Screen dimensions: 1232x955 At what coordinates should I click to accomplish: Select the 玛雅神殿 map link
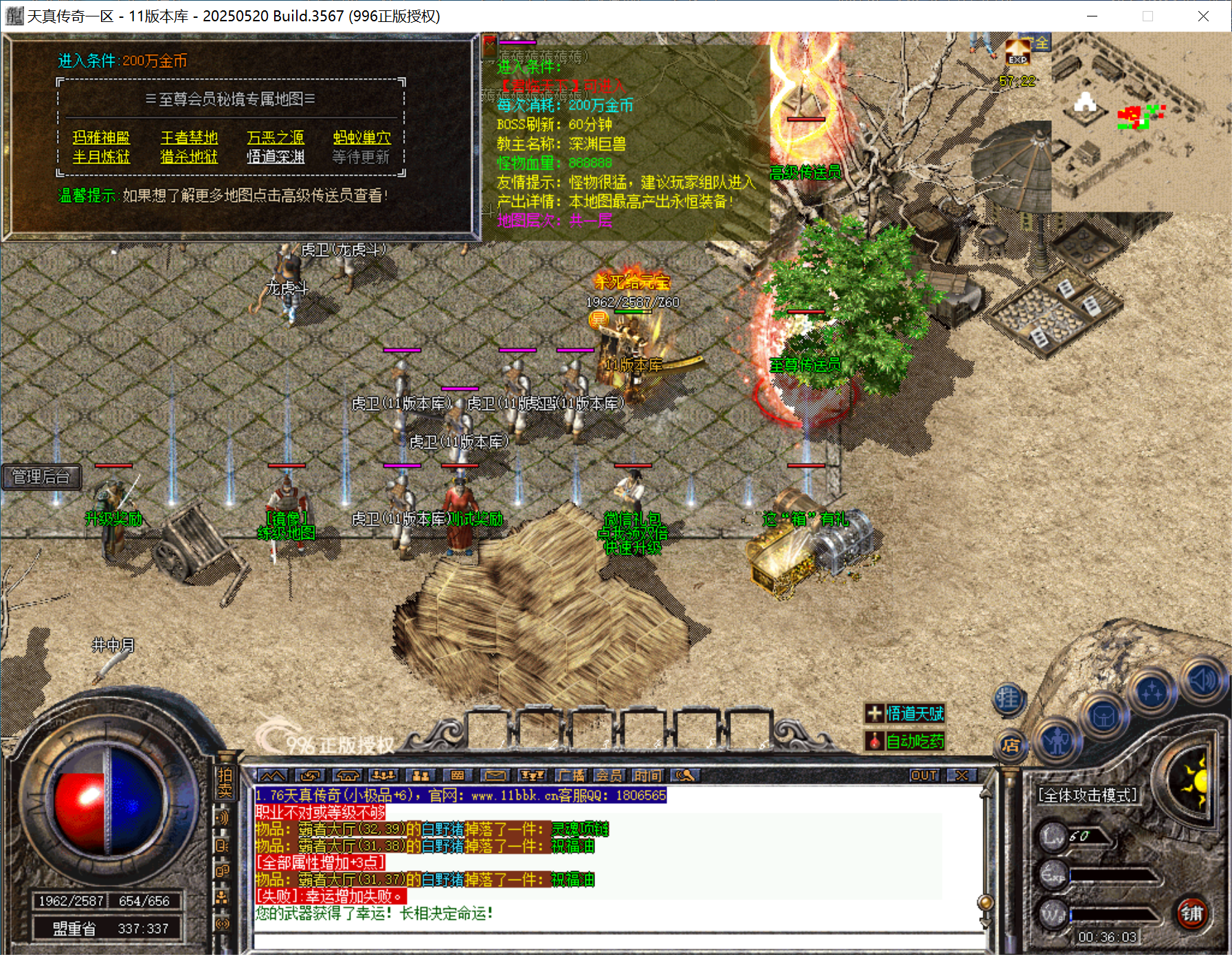(101, 137)
